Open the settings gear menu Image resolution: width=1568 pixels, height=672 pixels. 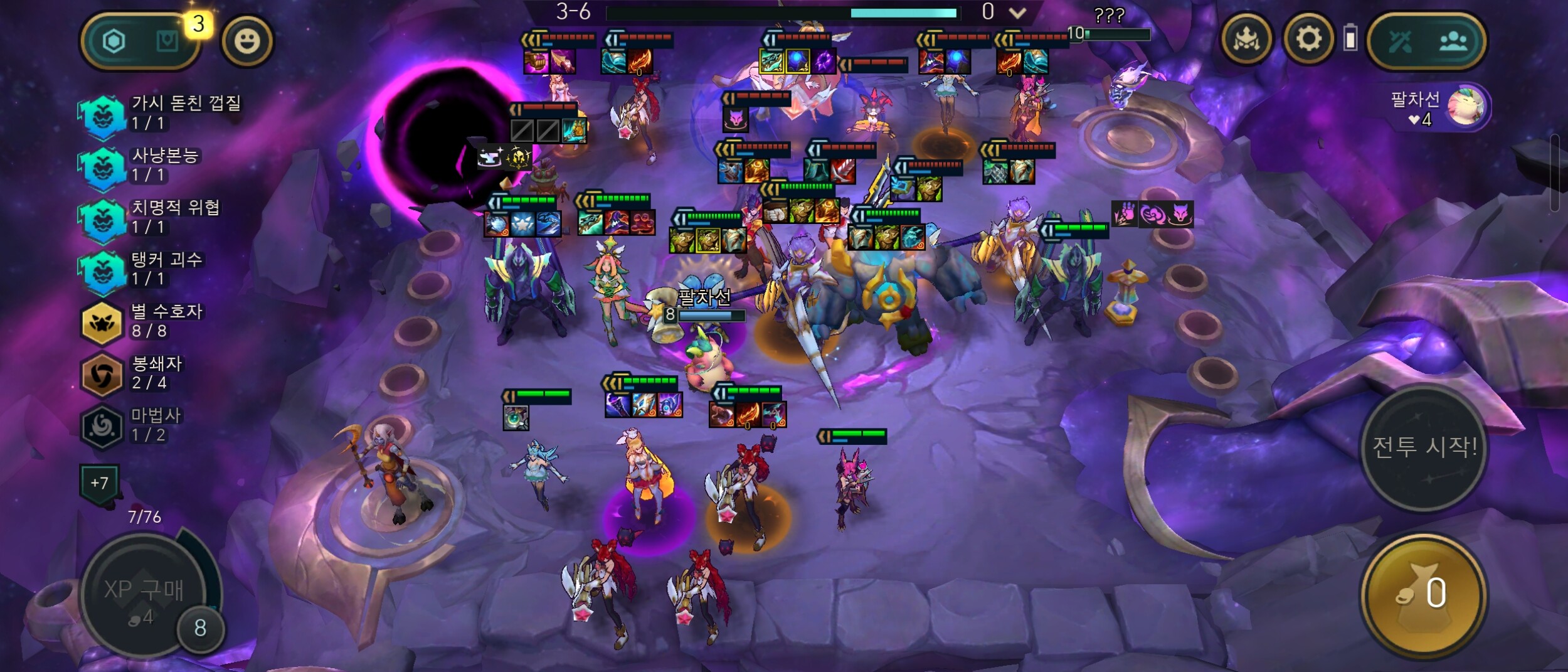pos(1308,40)
